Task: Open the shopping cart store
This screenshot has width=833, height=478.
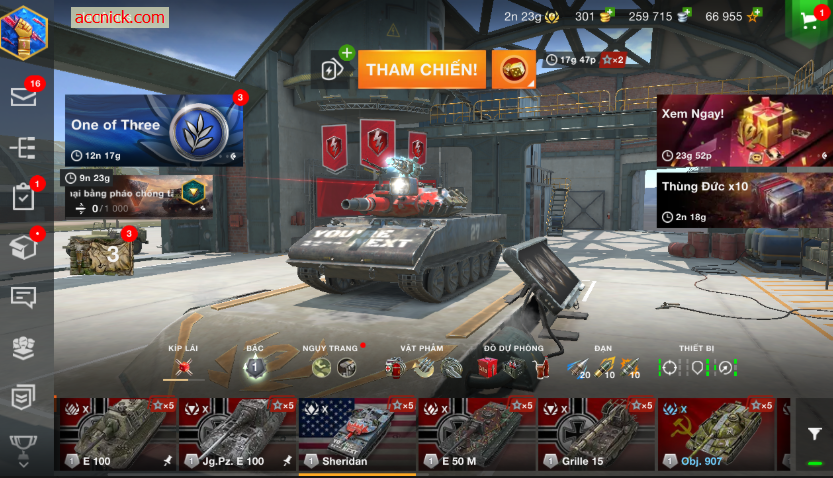Action: 810,19
